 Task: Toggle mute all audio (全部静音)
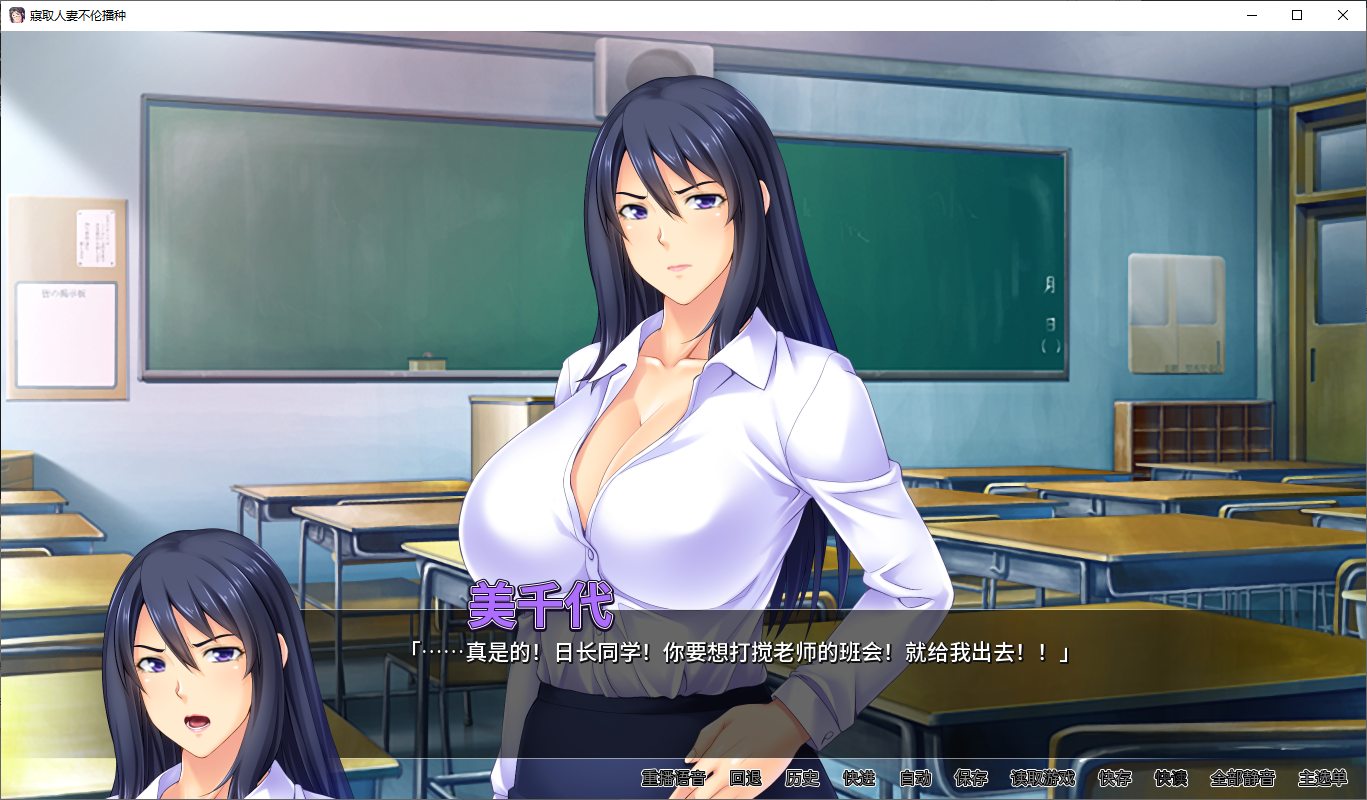click(1242, 778)
